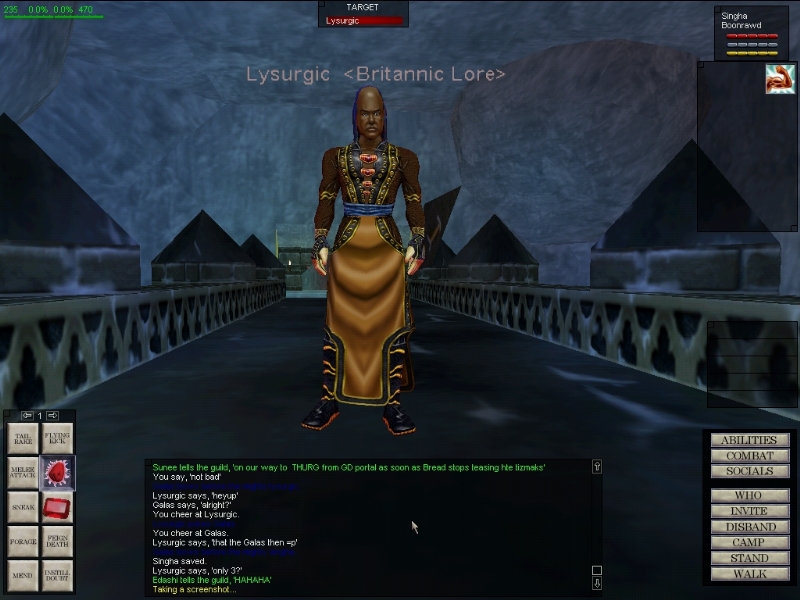The height and width of the screenshot is (600, 800).
Task: Click the Camp button to log out
Action: pos(750,543)
